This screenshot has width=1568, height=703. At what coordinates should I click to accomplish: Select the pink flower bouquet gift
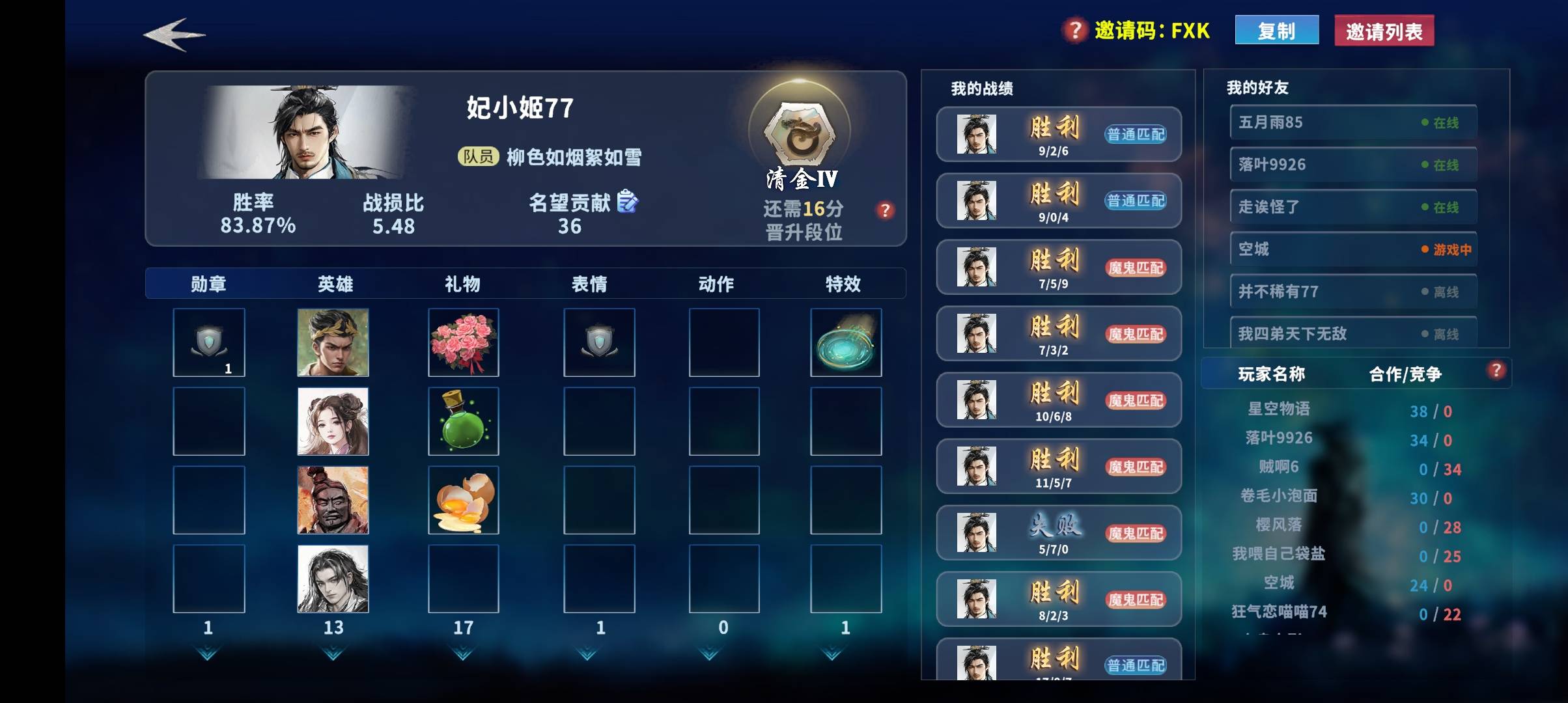pos(463,341)
